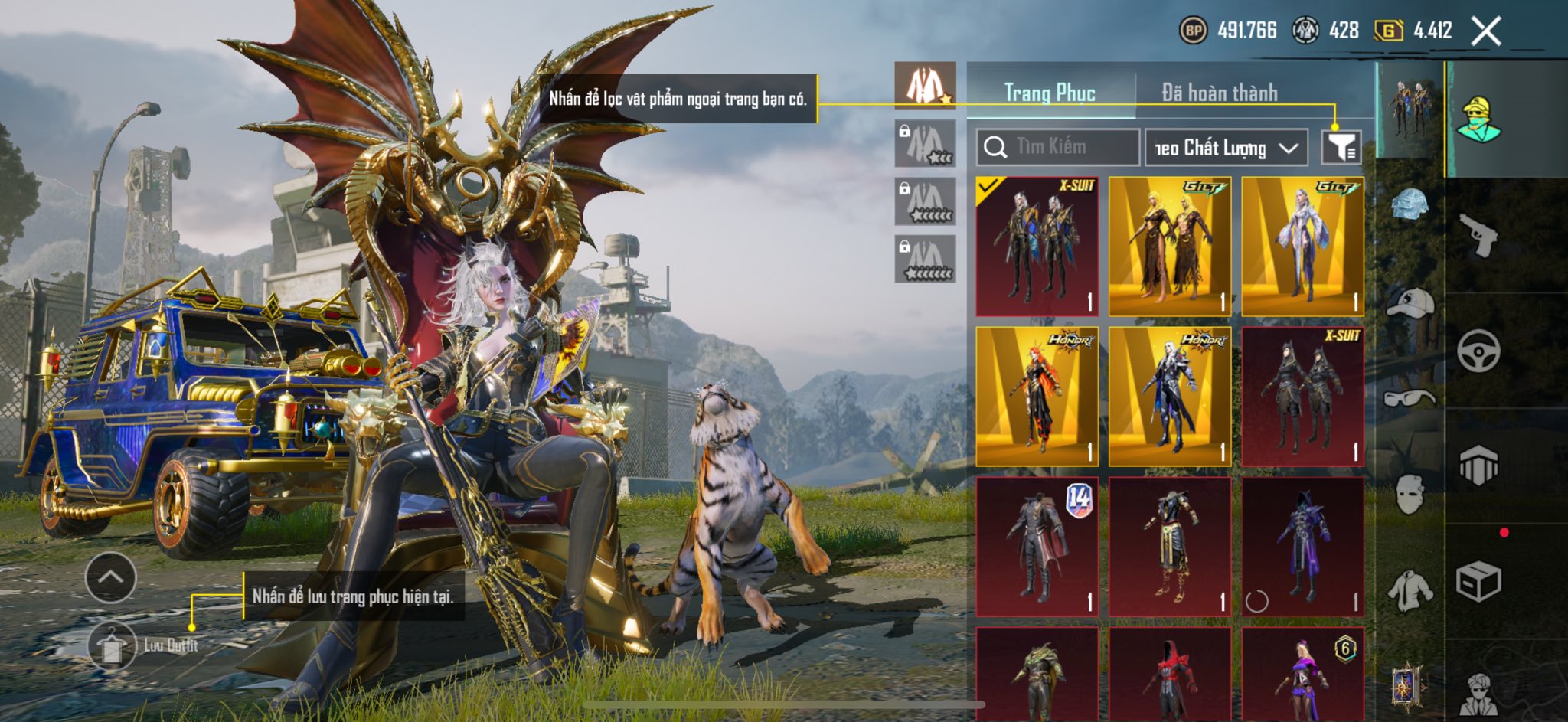Switch to the Đã hoàn thành tab
1568x722 pixels.
point(1219,93)
